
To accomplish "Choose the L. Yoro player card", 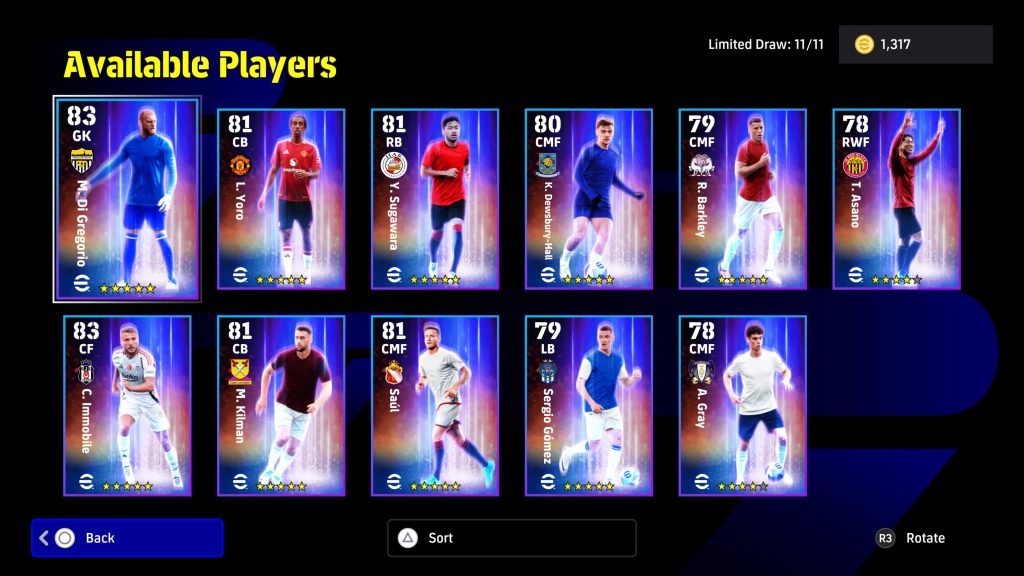I will pyautogui.click(x=281, y=198).
